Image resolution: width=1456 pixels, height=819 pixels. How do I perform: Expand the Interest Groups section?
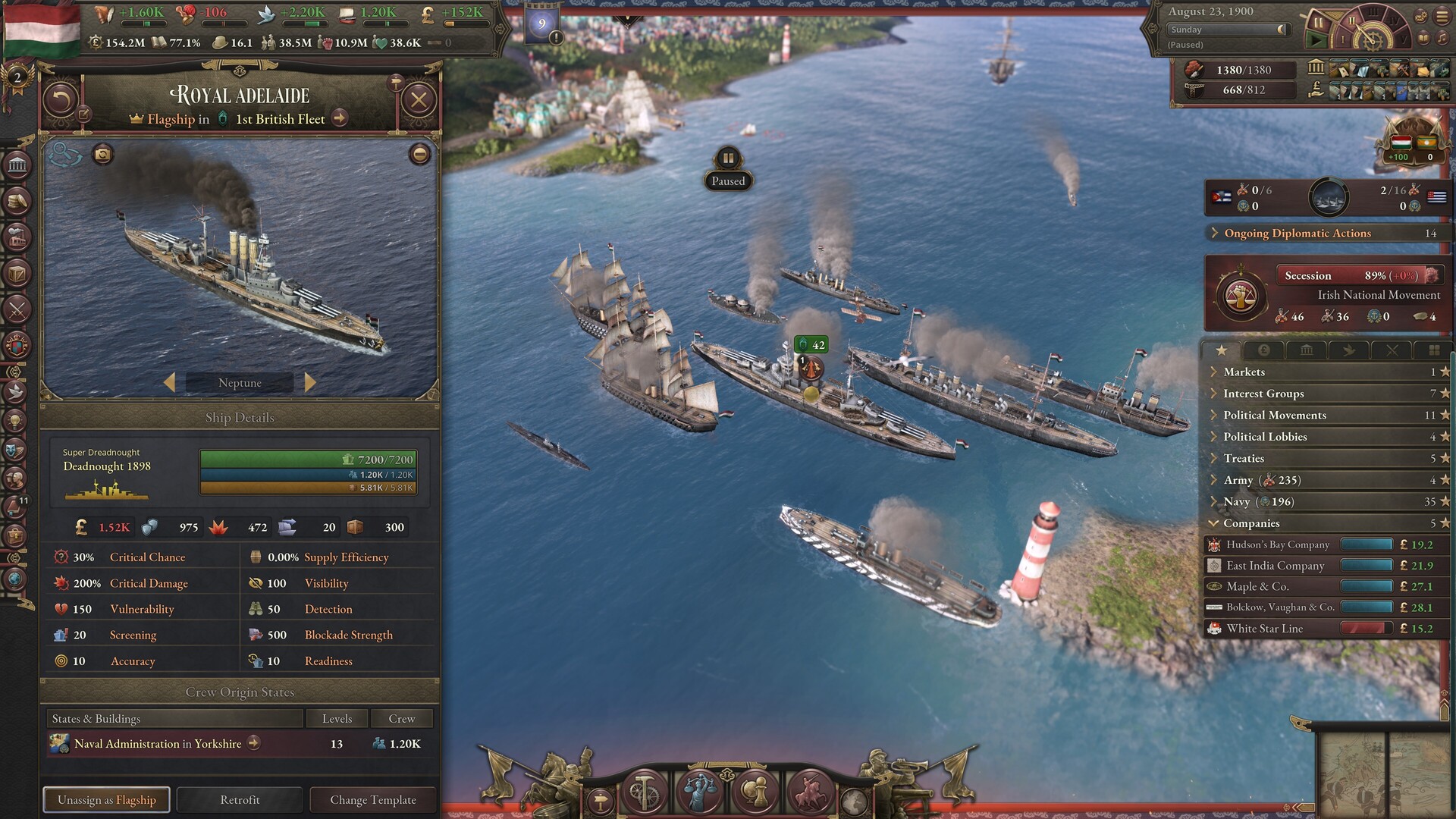click(1263, 394)
